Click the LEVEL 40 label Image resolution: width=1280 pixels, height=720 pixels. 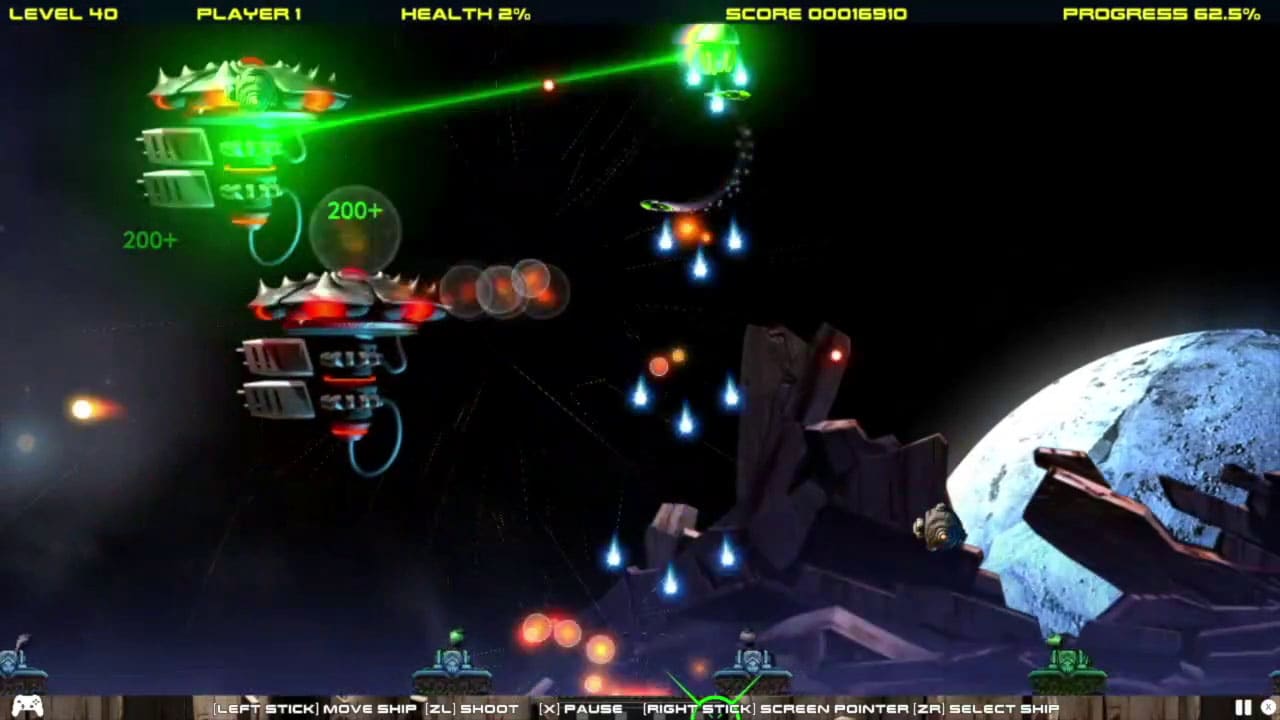pyautogui.click(x=66, y=14)
